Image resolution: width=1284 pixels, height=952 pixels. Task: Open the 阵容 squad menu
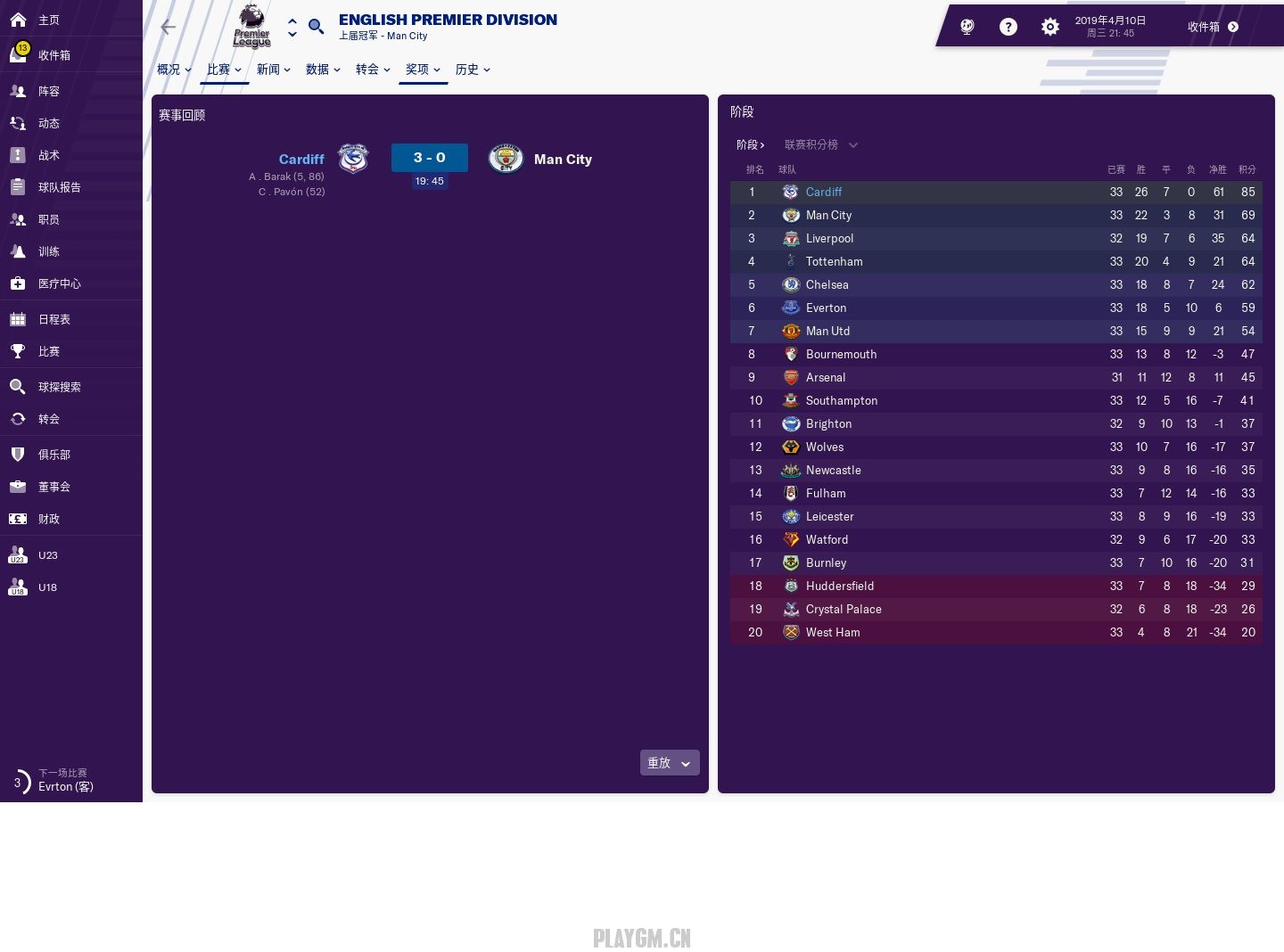pos(49,91)
